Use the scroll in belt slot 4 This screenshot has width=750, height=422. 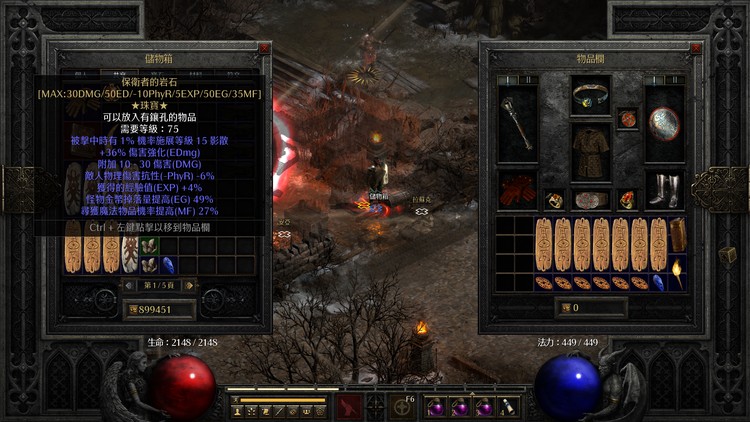[509, 406]
